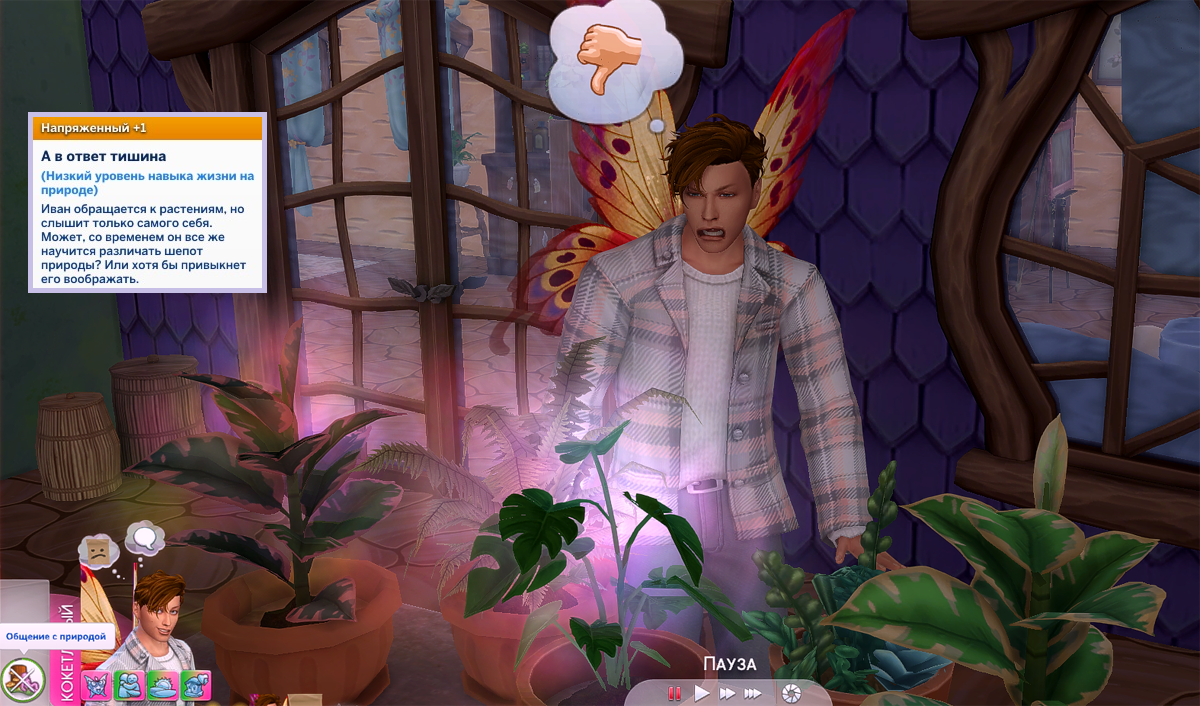Inspect the sun and clouds moodlet

pyautogui.click(x=163, y=685)
